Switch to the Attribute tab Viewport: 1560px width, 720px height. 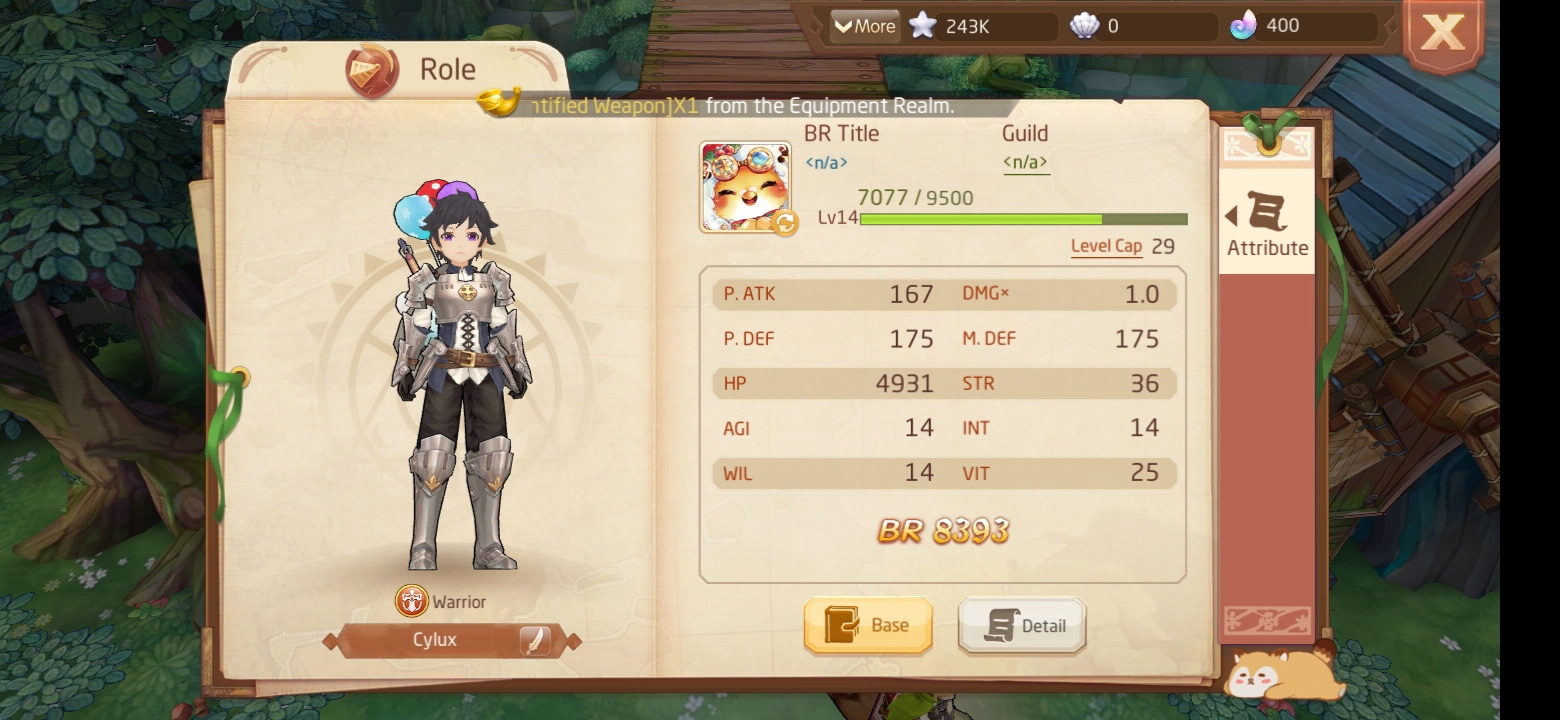point(1267,225)
